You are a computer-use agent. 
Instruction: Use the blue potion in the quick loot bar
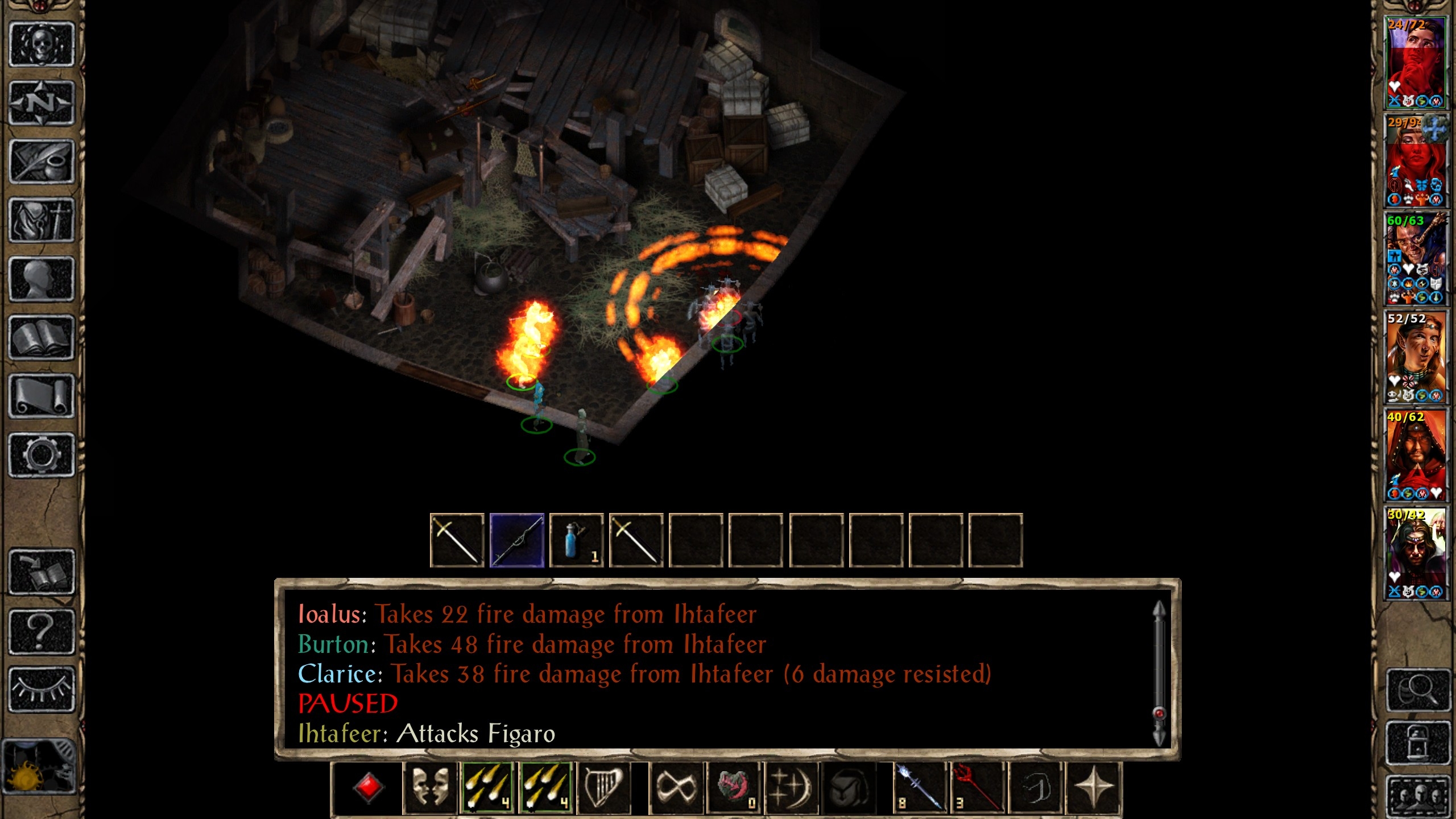576,540
